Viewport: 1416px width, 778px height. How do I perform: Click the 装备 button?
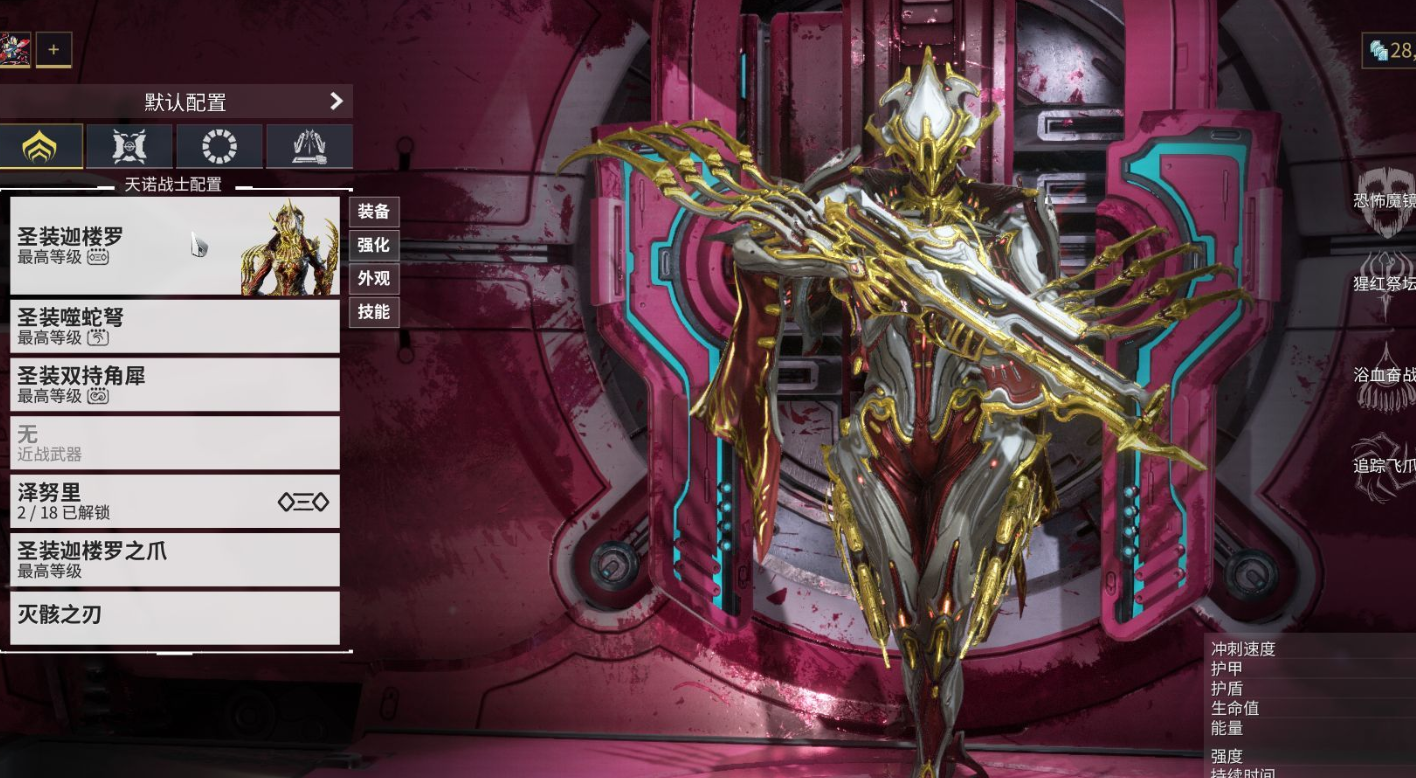[374, 212]
